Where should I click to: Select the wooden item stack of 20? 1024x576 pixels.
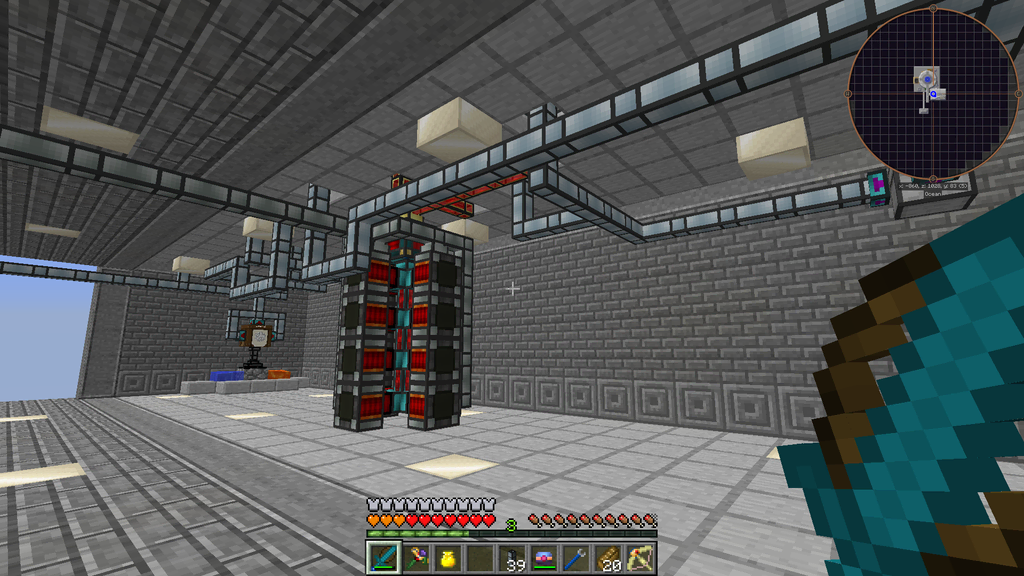(x=609, y=558)
